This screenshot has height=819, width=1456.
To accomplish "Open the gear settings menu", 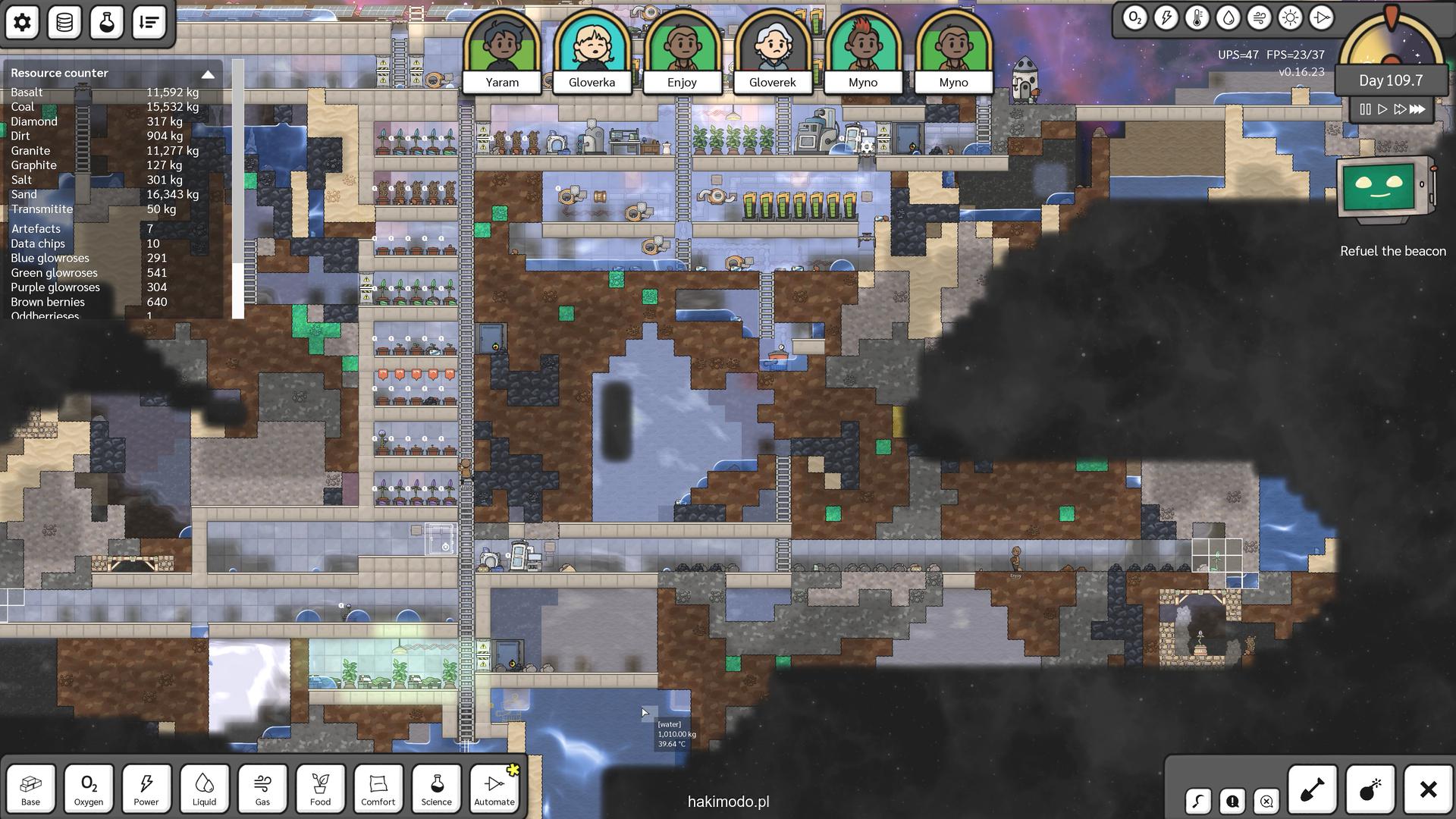I will 22,22.
